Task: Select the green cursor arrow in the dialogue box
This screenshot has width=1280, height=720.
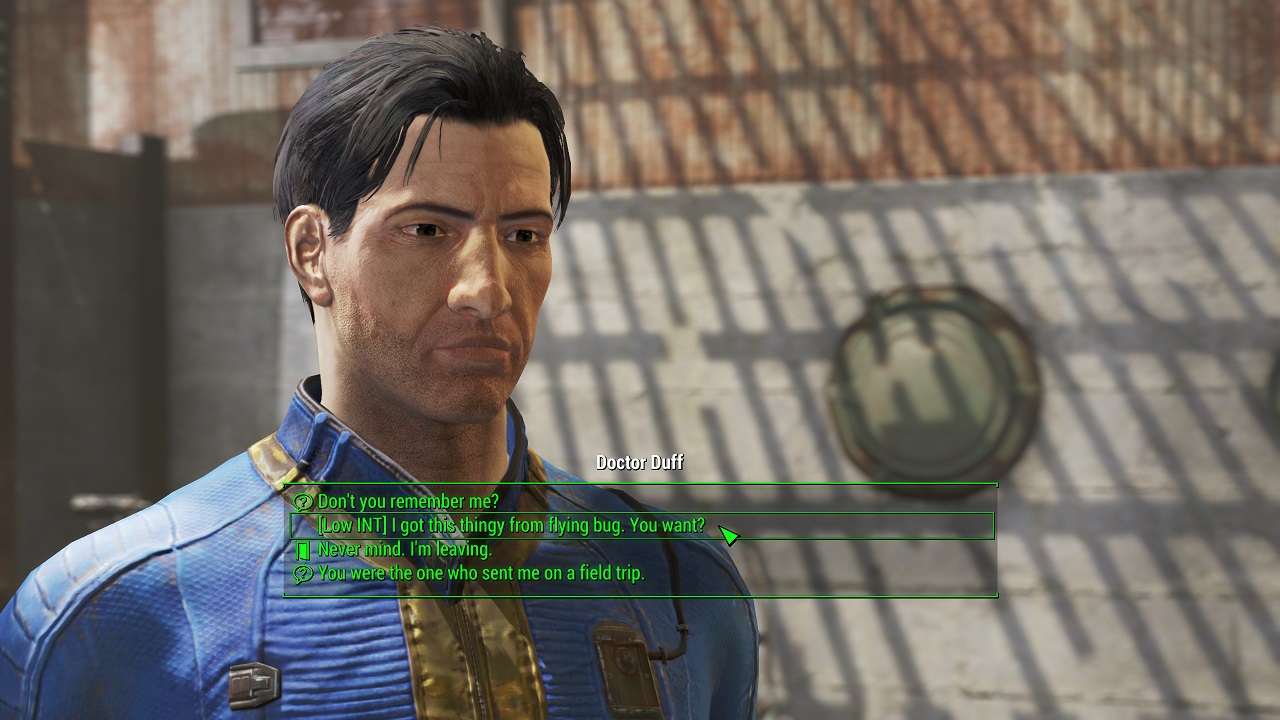Action: (729, 536)
